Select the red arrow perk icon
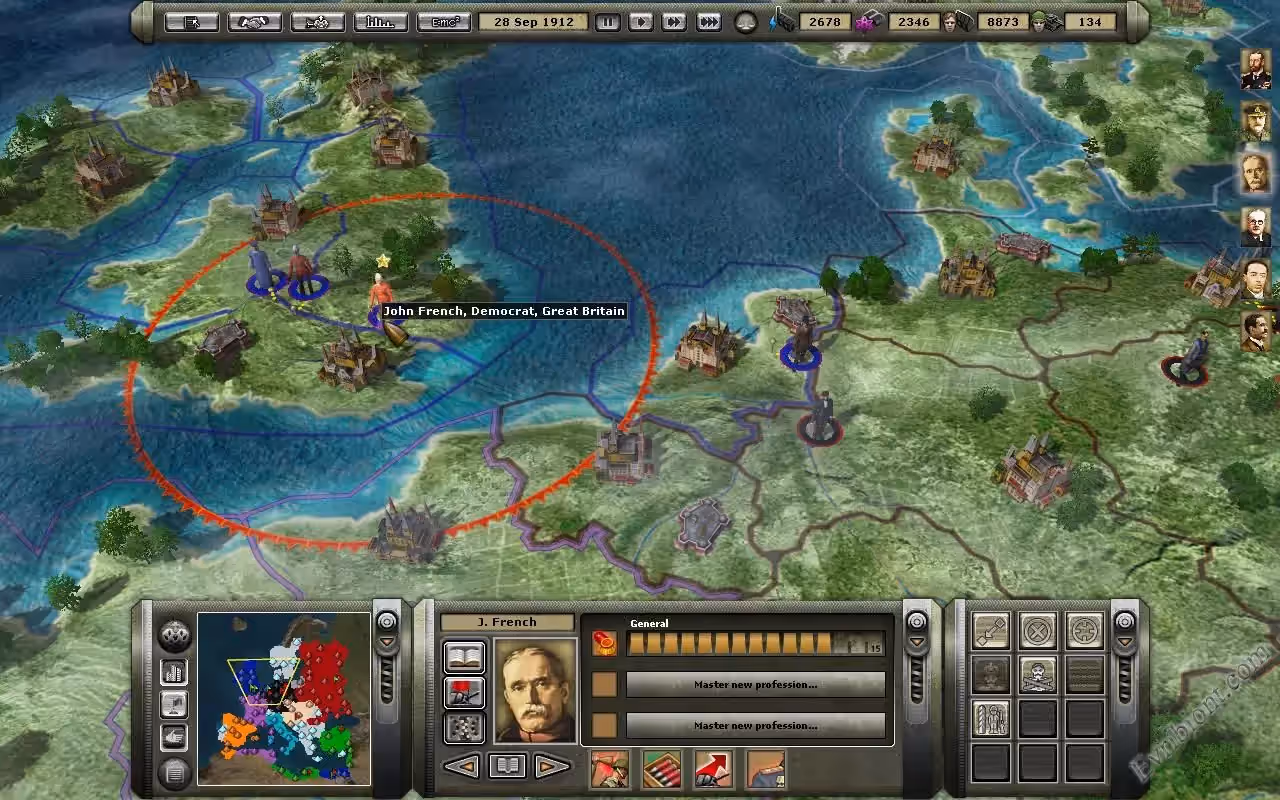Viewport: 1280px width, 800px height. pos(713,769)
